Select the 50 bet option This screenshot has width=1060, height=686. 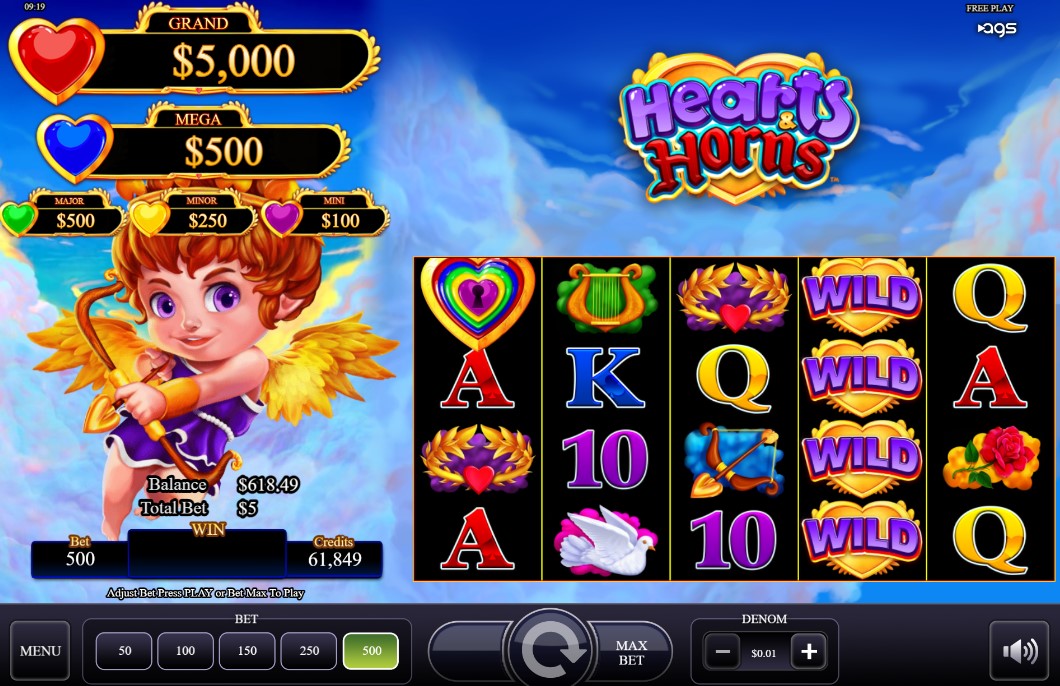coord(125,651)
